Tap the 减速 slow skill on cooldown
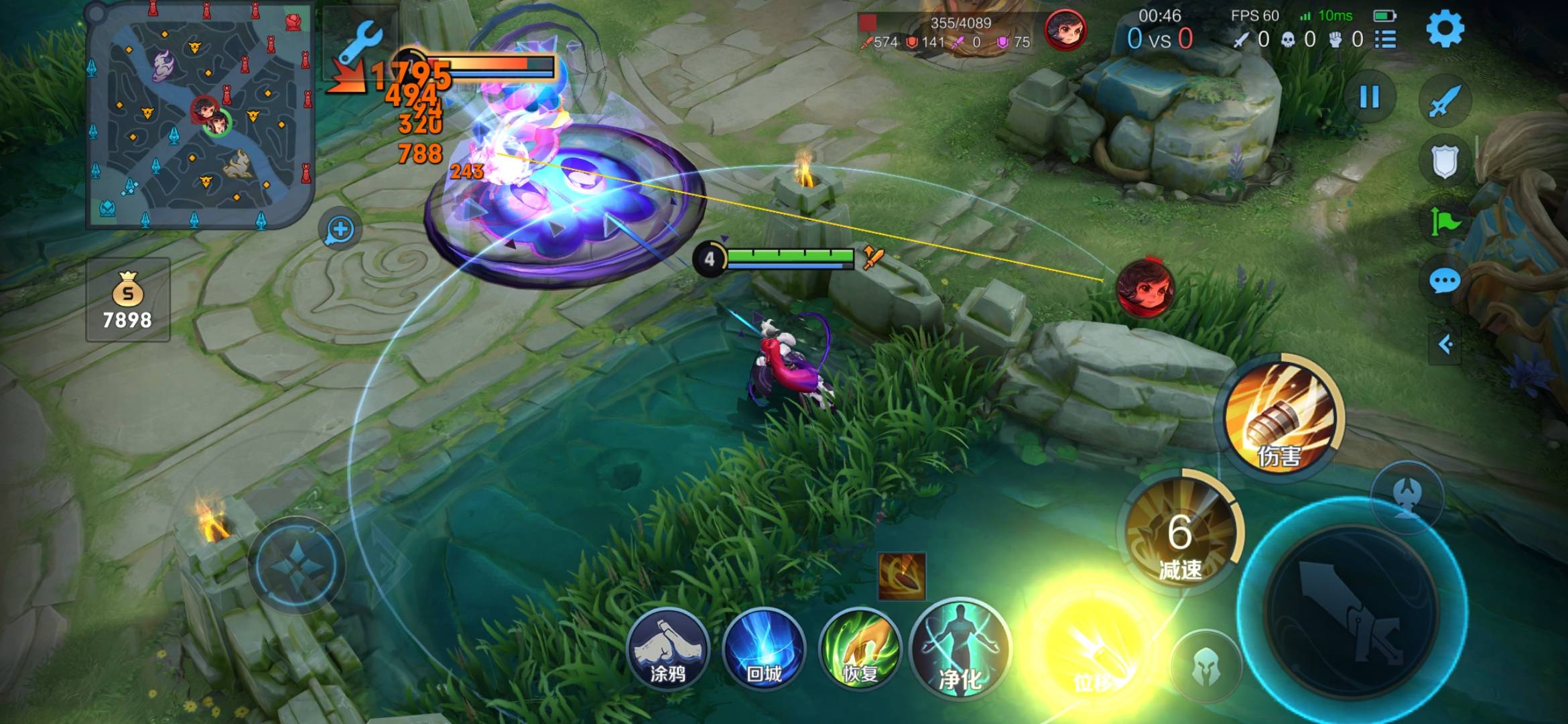This screenshot has height=724, width=1568. (x=1181, y=536)
